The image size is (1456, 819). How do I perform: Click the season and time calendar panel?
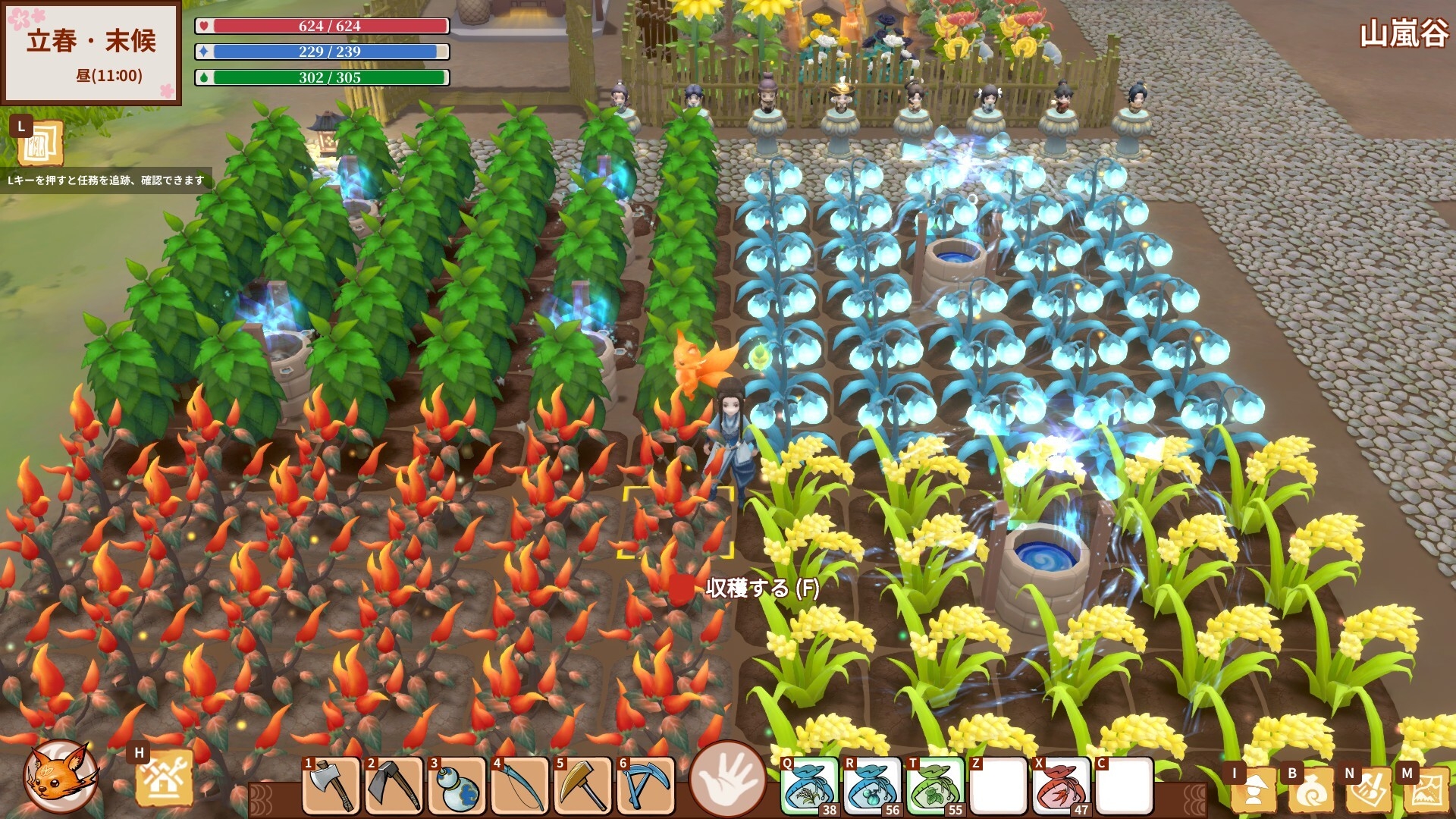click(92, 53)
